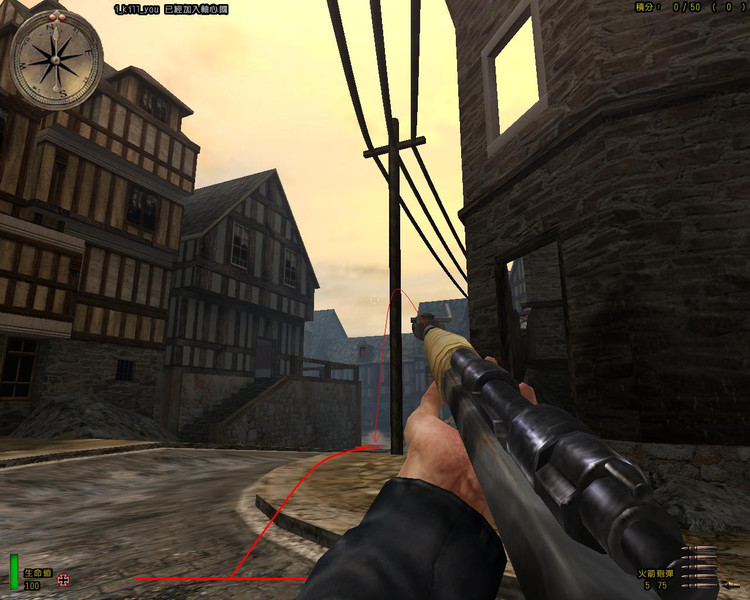Click the compass dial
Image resolution: width=750 pixels, height=600 pixels.
tap(56, 58)
